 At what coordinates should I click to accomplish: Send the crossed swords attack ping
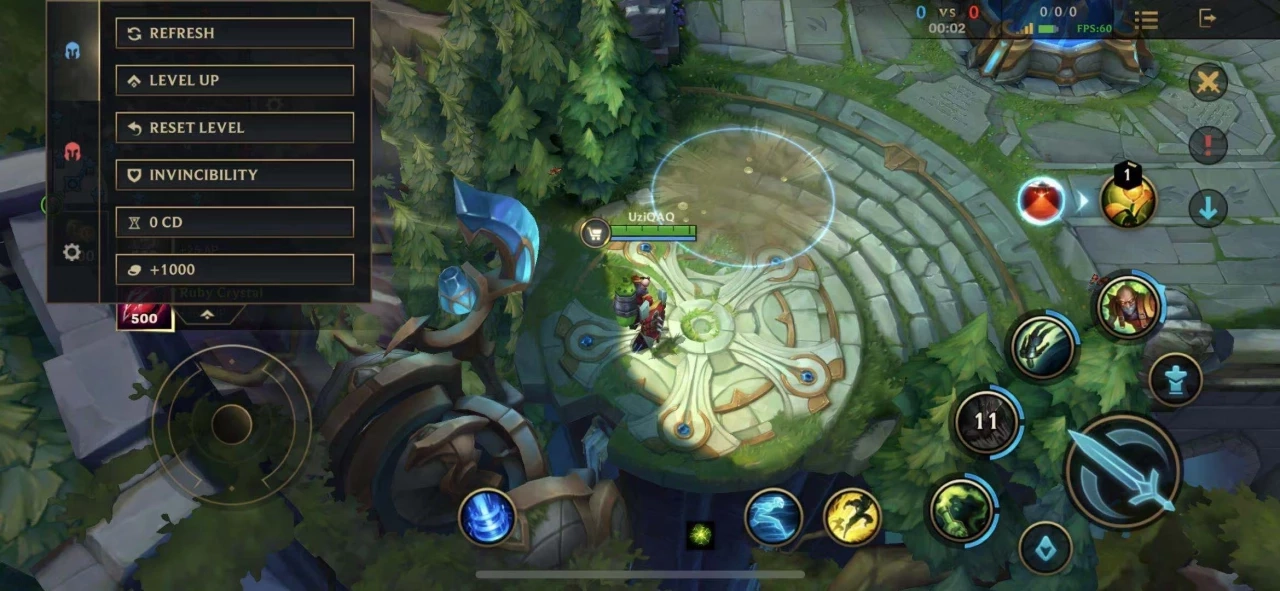pos(1208,82)
